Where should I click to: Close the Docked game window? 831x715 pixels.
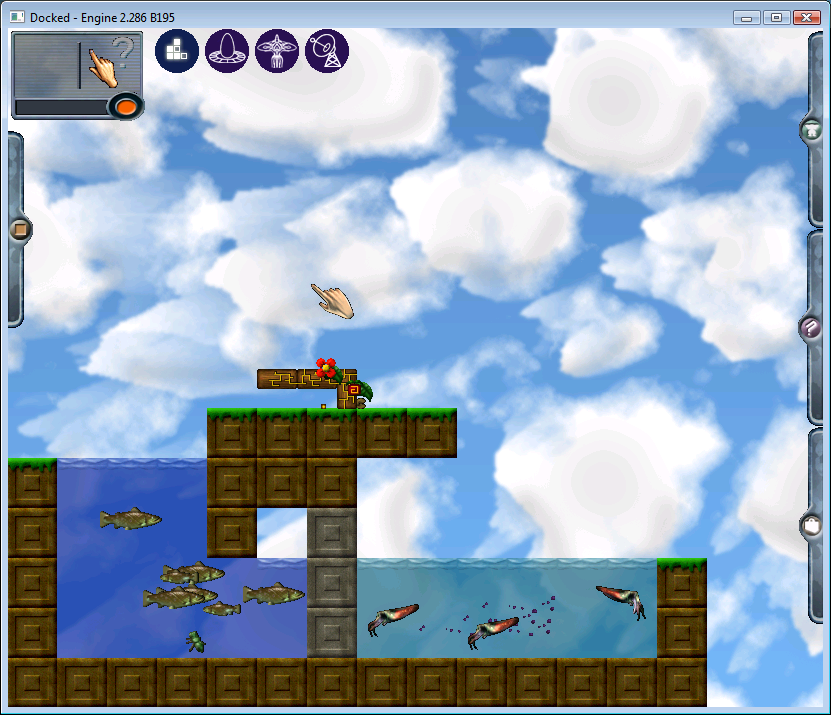[806, 17]
